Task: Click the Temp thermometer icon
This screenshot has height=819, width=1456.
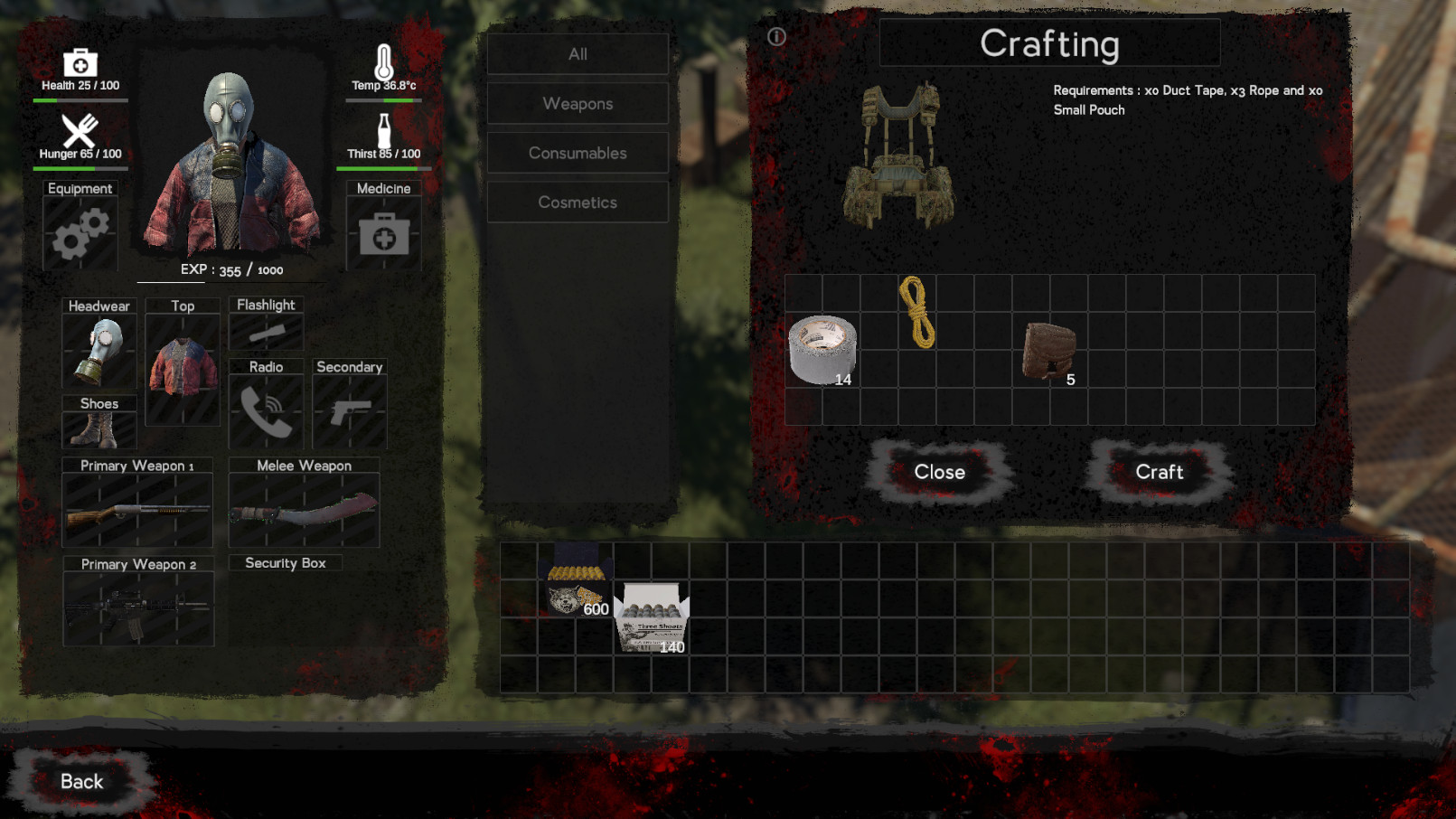Action: [383, 61]
